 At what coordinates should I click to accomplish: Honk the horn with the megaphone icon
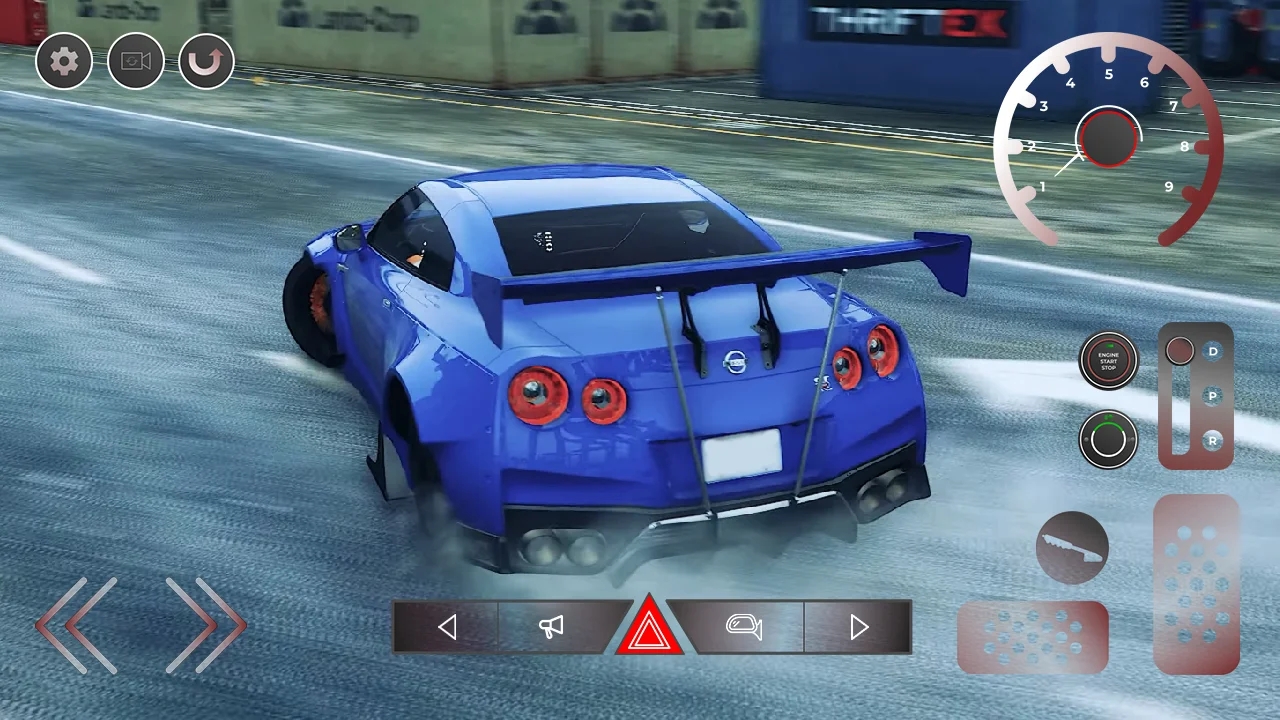[550, 627]
